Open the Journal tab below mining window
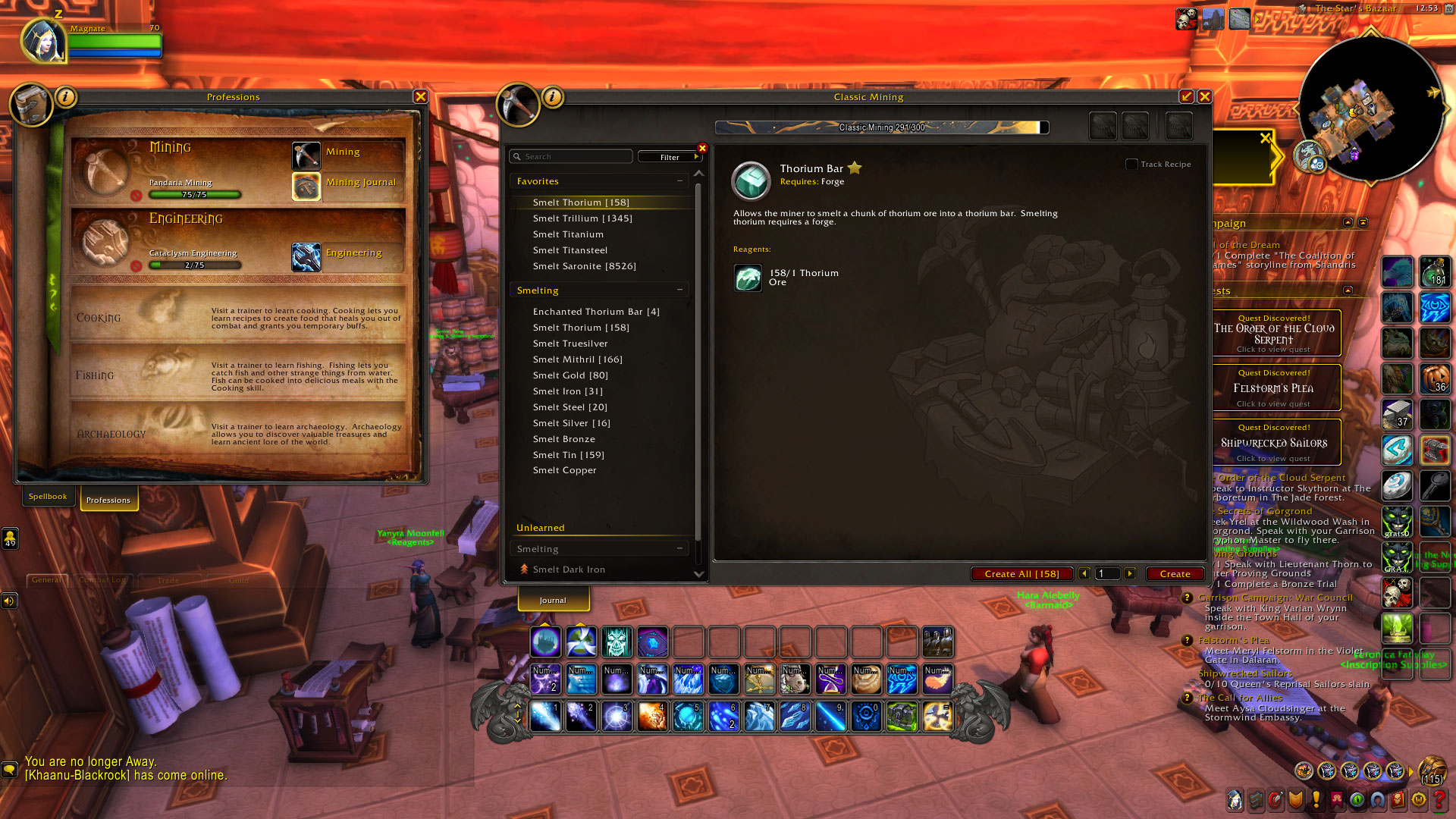The height and width of the screenshot is (819, 1456). 553,600
